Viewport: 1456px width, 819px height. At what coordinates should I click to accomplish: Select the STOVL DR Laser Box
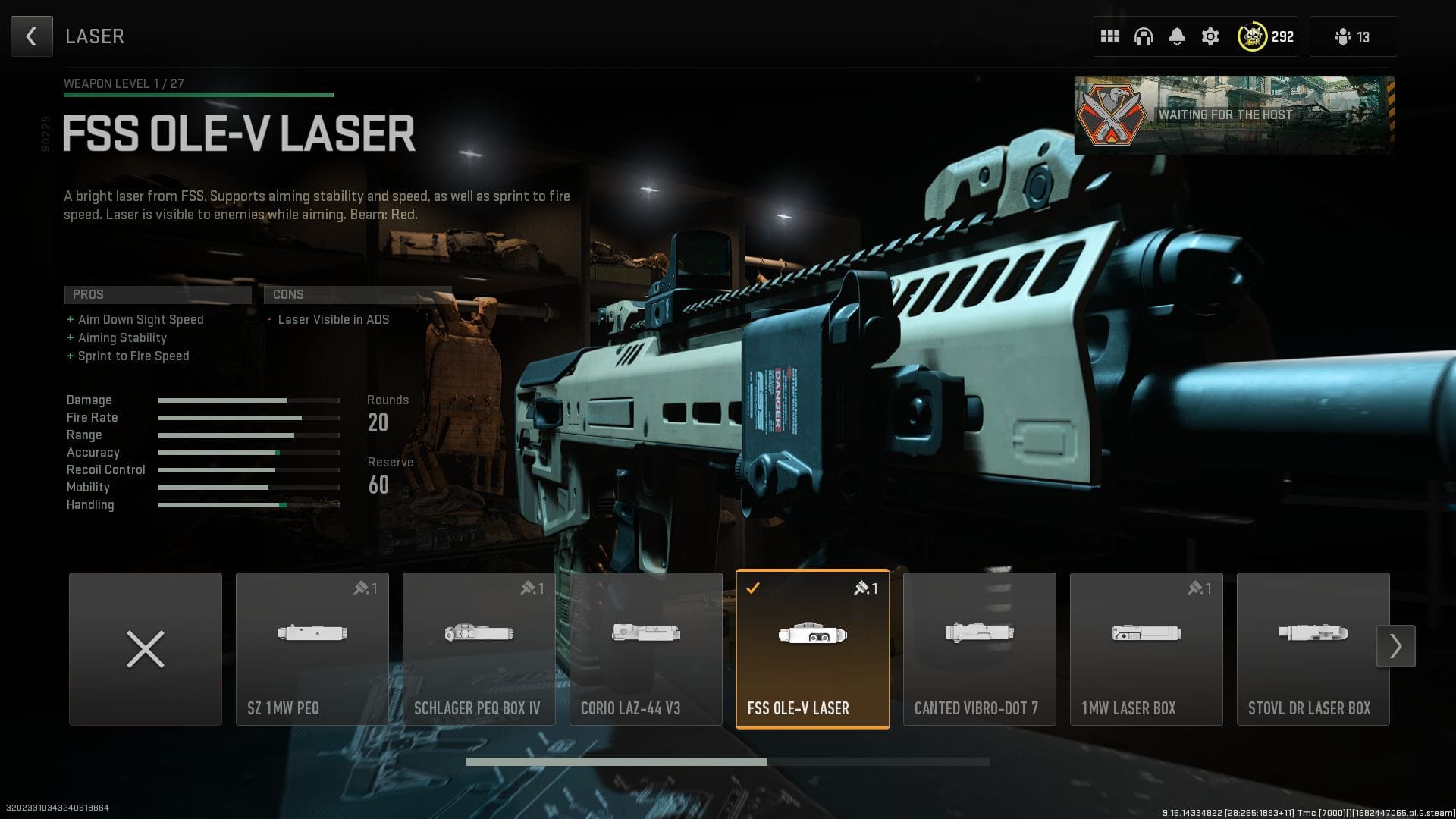click(1313, 648)
